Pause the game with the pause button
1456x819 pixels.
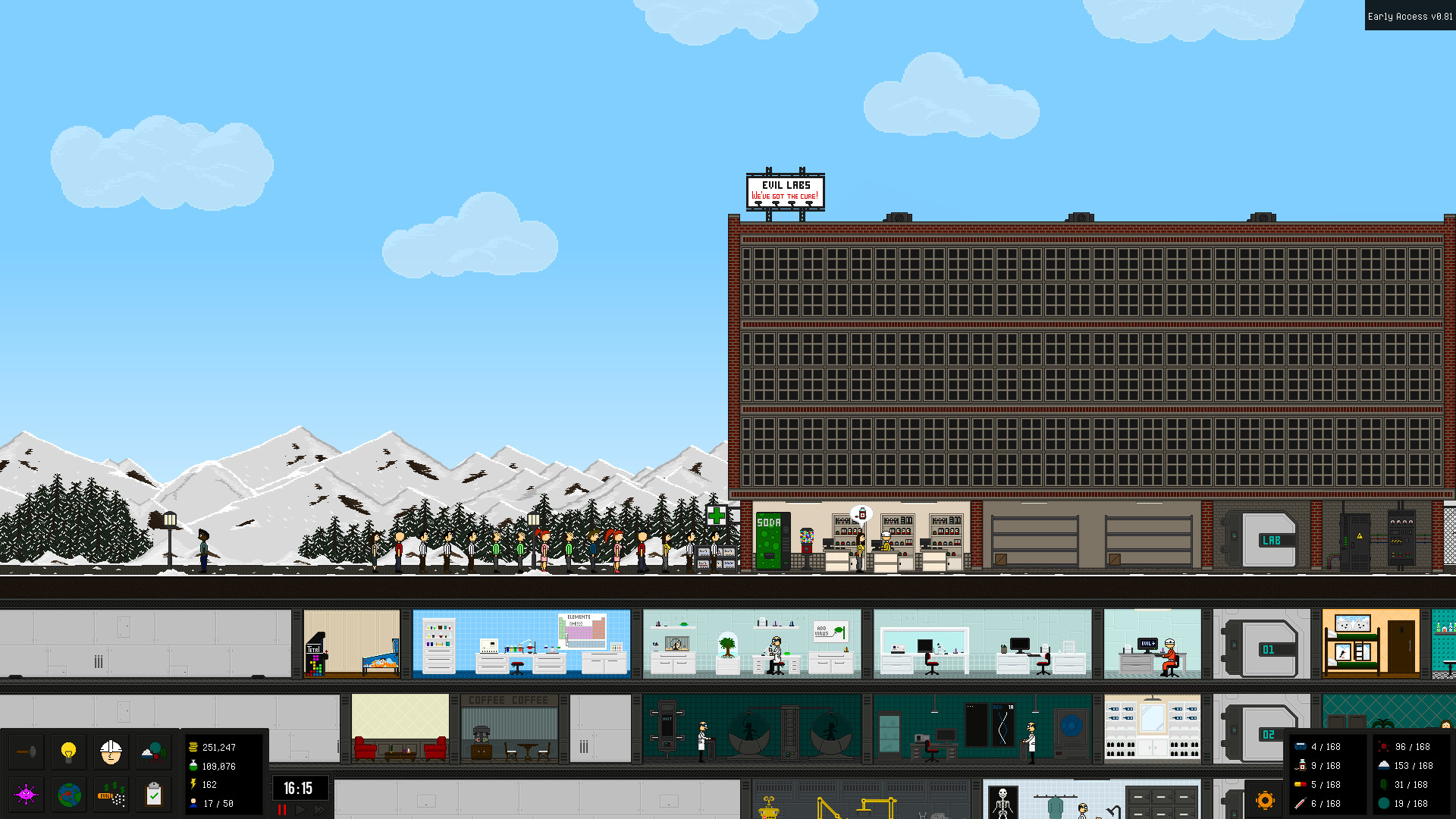(x=282, y=810)
